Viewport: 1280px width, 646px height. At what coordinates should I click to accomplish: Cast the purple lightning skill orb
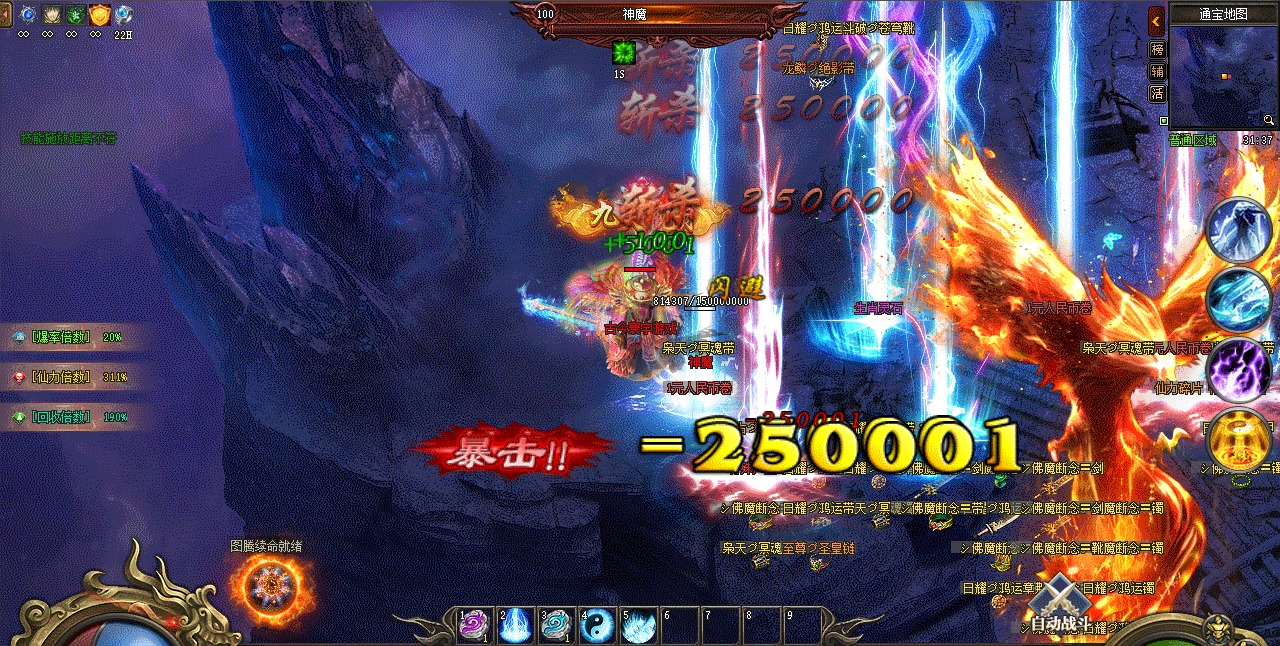click(x=1238, y=370)
